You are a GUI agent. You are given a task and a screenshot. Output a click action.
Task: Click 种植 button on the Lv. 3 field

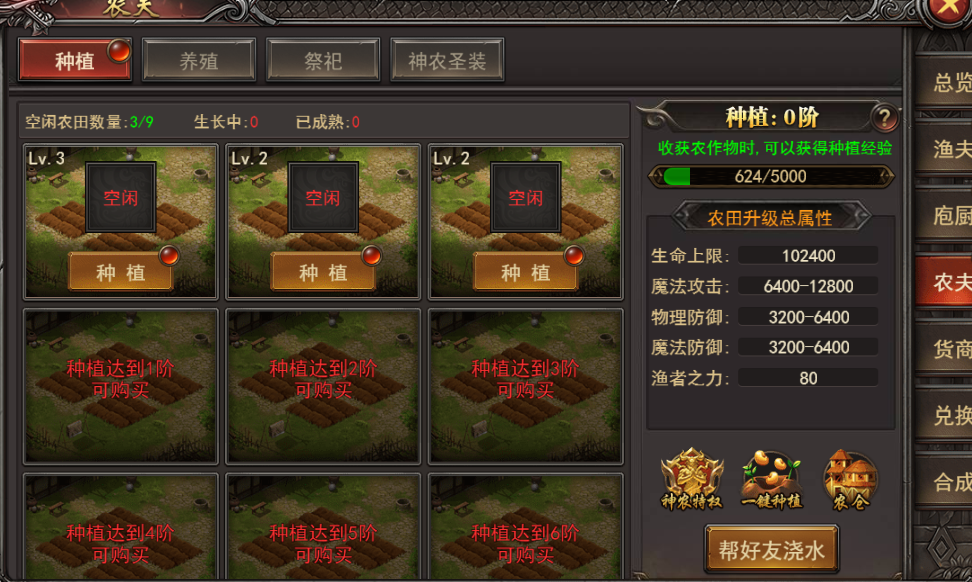pyautogui.click(x=120, y=272)
